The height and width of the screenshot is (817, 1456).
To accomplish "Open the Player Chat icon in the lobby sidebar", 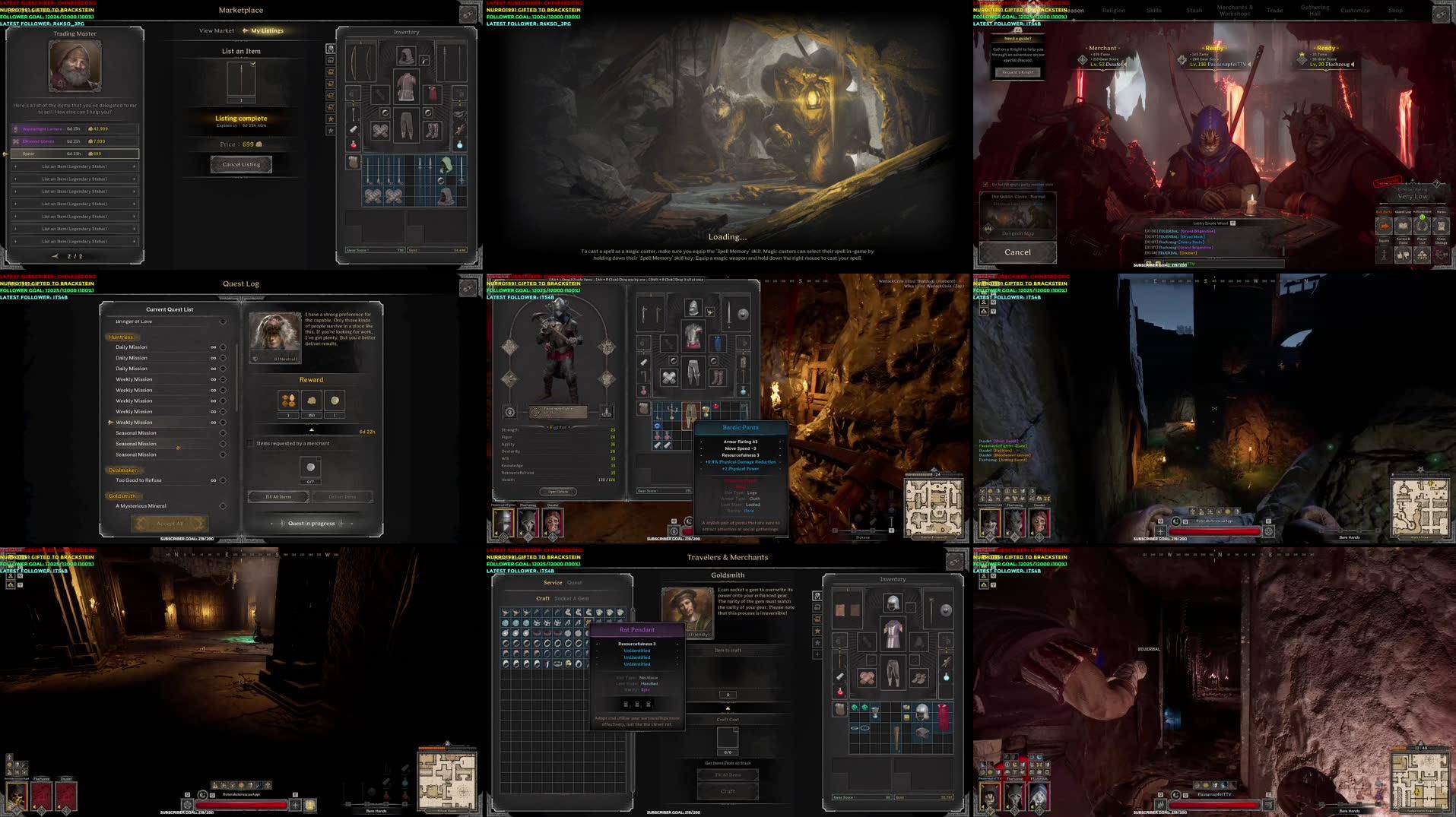I will click(x=1423, y=255).
